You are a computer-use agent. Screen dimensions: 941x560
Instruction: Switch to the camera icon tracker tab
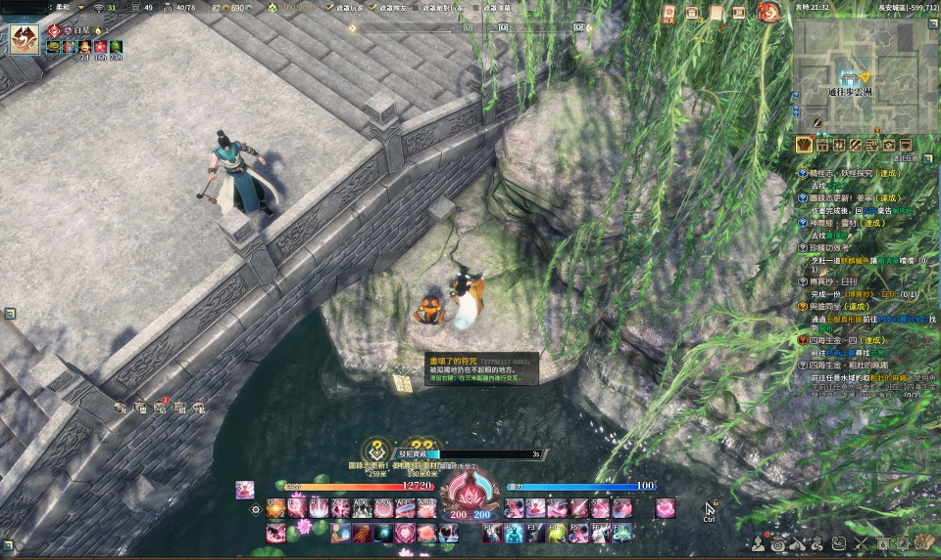[x=890, y=145]
